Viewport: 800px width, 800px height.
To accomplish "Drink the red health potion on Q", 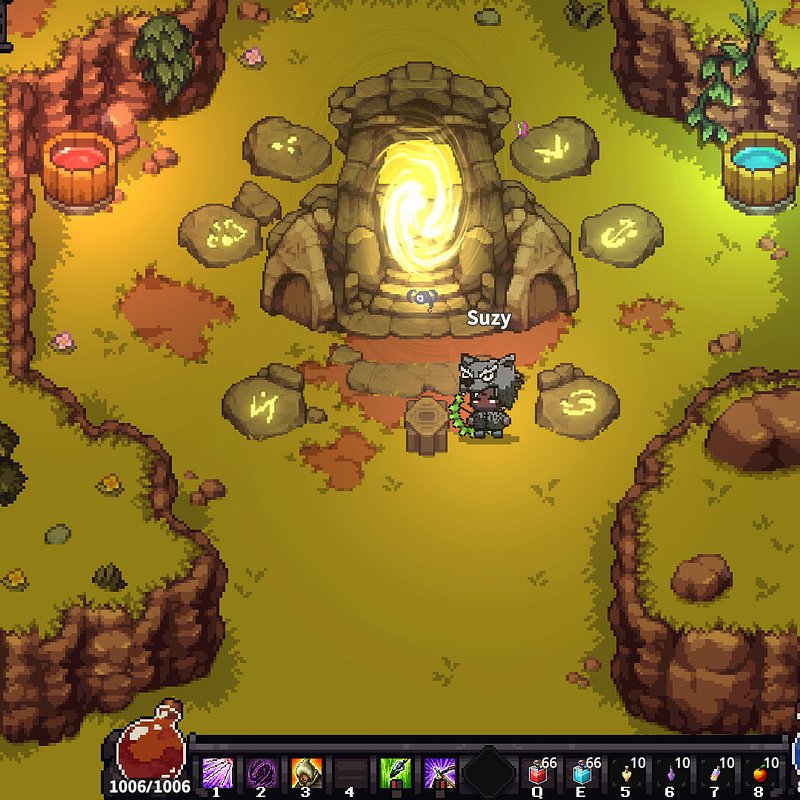I will [540, 774].
